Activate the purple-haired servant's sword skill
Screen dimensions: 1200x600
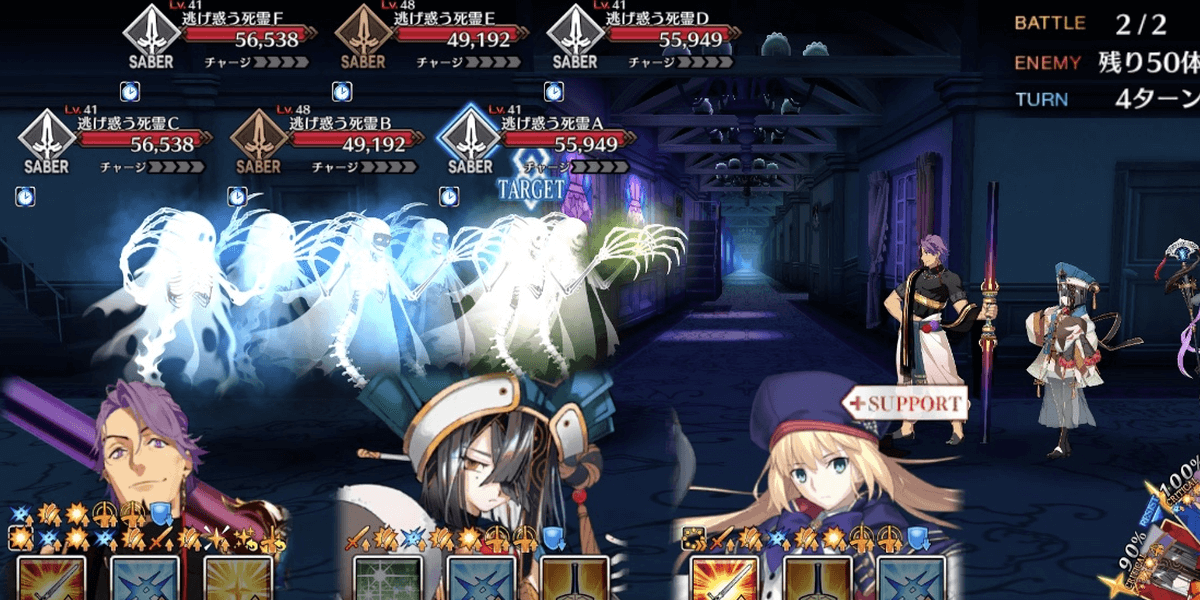point(50,580)
